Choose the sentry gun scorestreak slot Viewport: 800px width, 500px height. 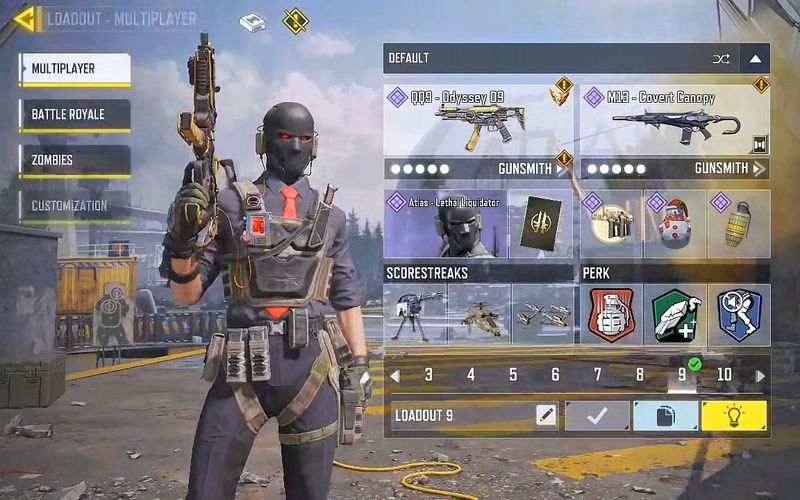click(x=414, y=314)
